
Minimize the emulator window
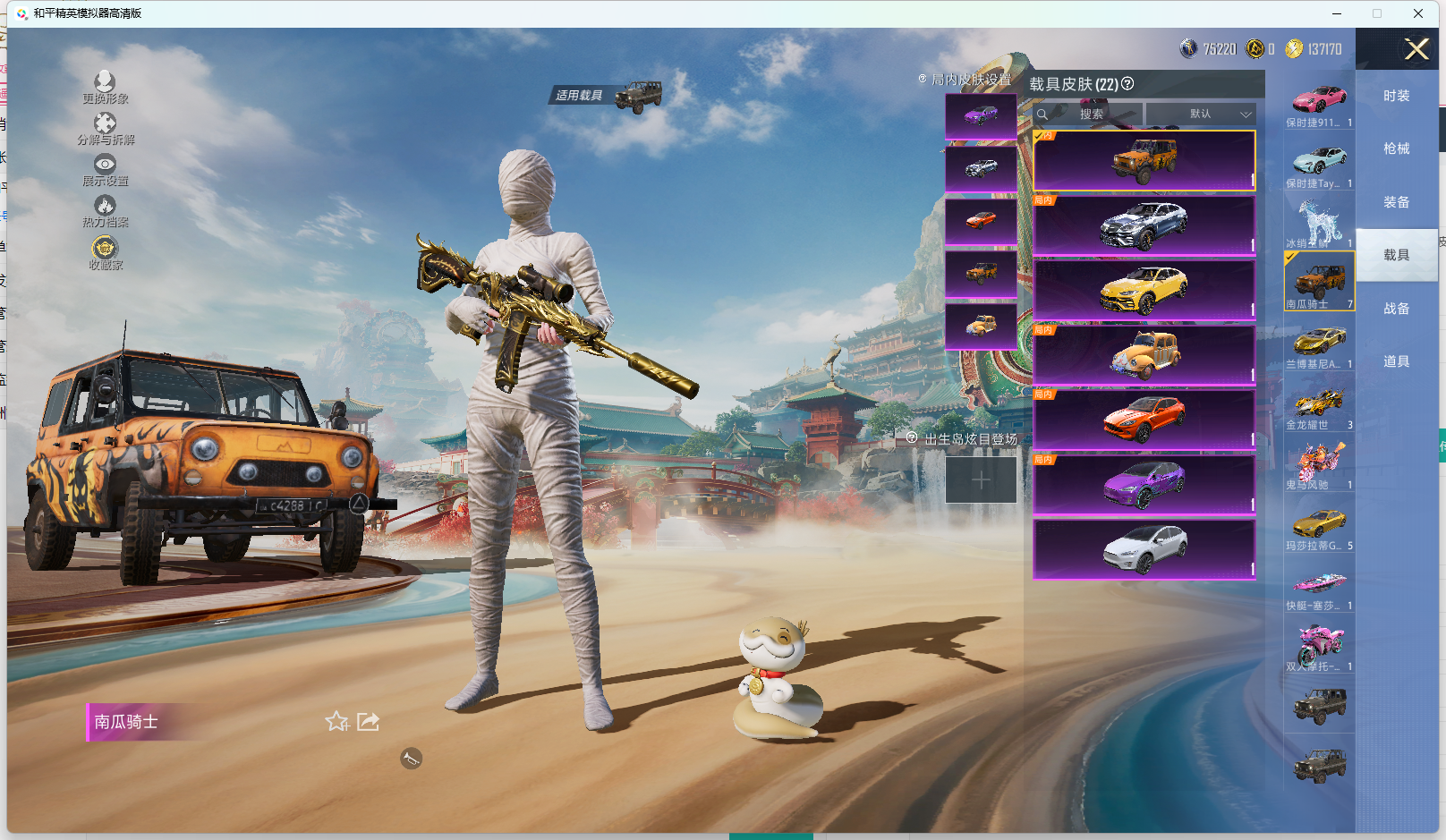(1337, 13)
